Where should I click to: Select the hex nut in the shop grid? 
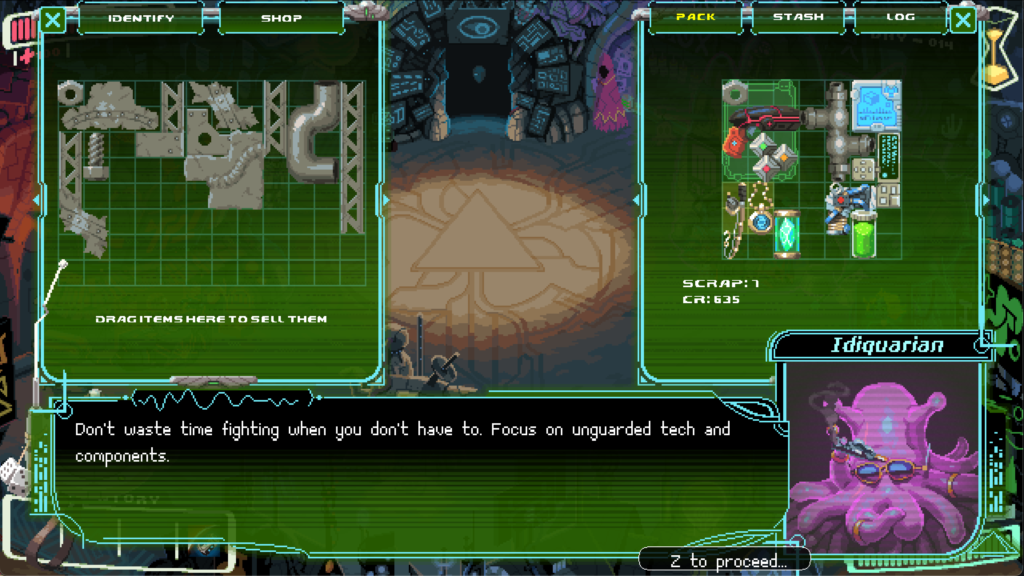point(70,93)
